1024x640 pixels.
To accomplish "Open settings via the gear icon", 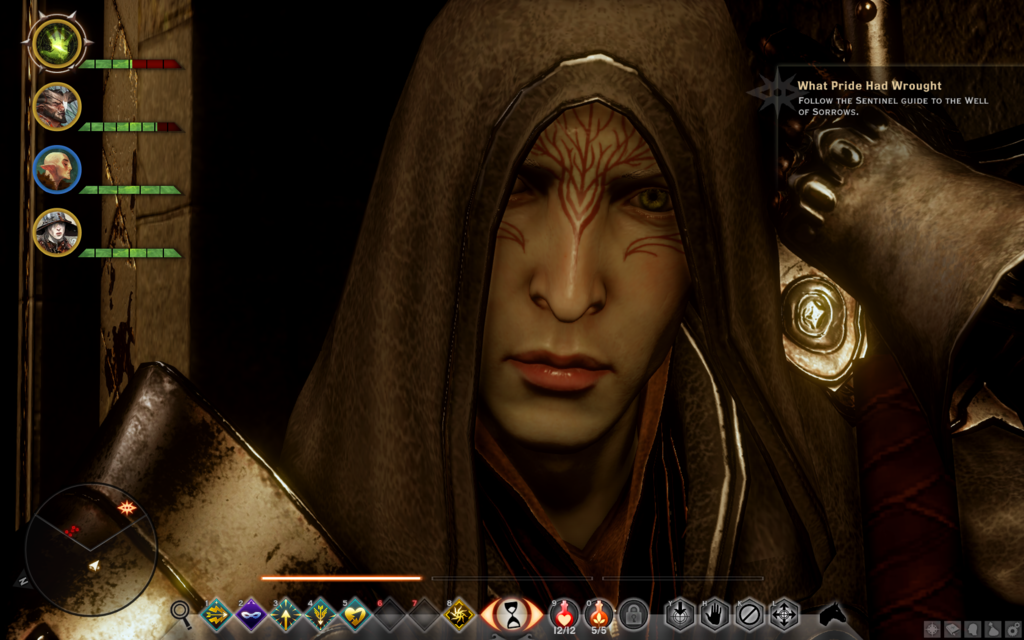I will coord(1013,630).
